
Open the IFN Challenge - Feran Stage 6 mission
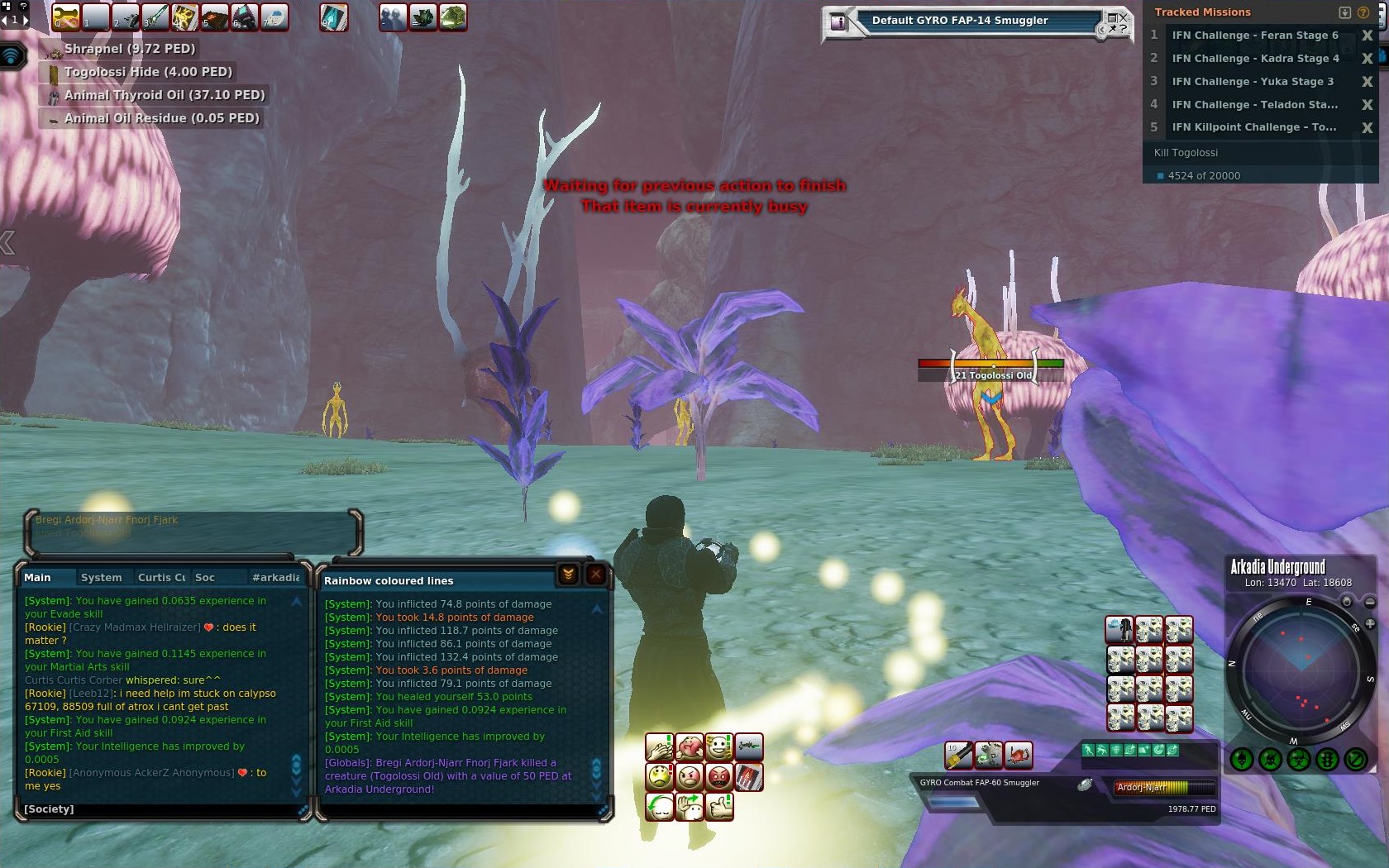point(1254,36)
